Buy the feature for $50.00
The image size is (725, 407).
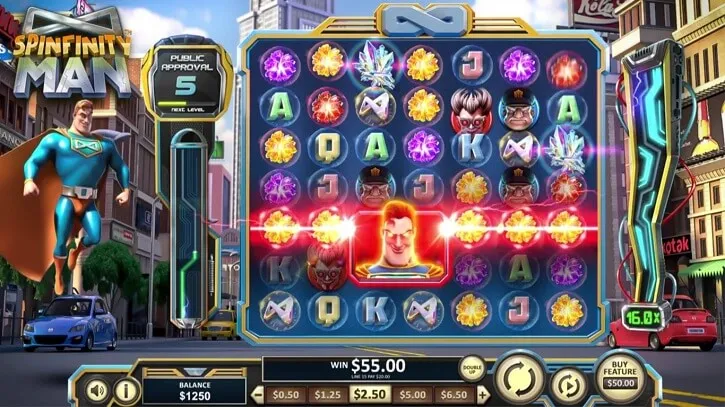point(622,372)
